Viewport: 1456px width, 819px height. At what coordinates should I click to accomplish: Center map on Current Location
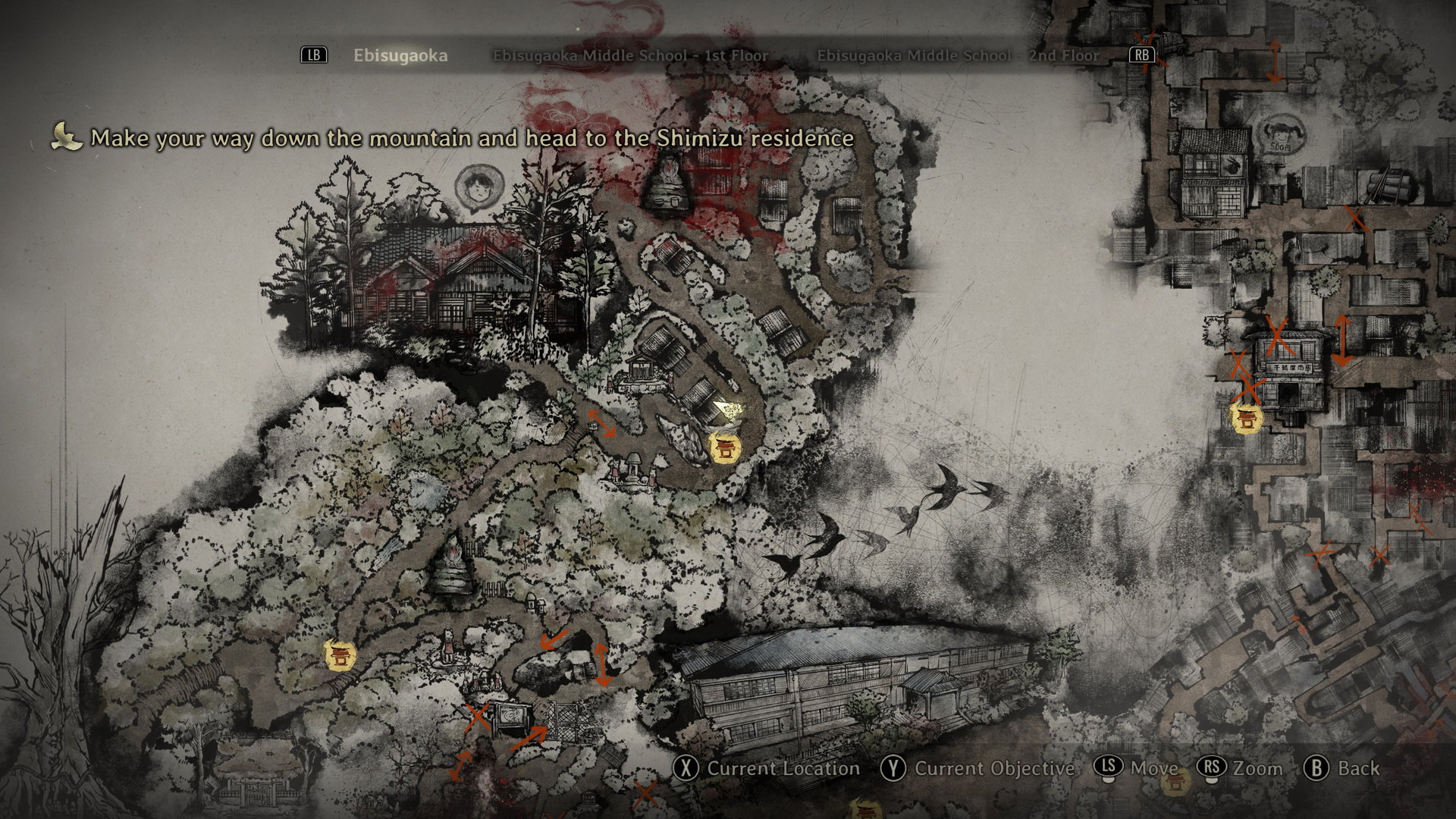(x=767, y=768)
